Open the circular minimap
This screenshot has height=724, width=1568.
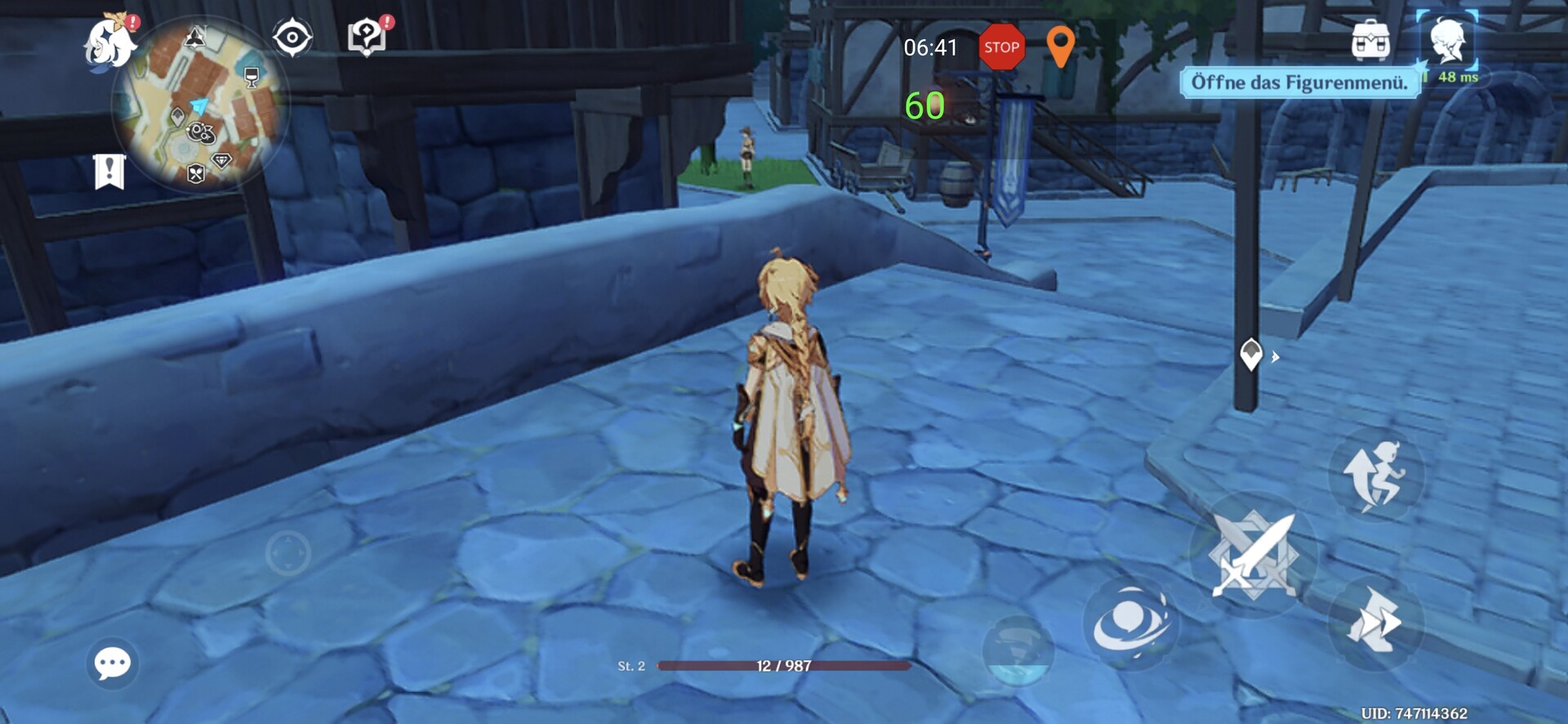(201, 106)
